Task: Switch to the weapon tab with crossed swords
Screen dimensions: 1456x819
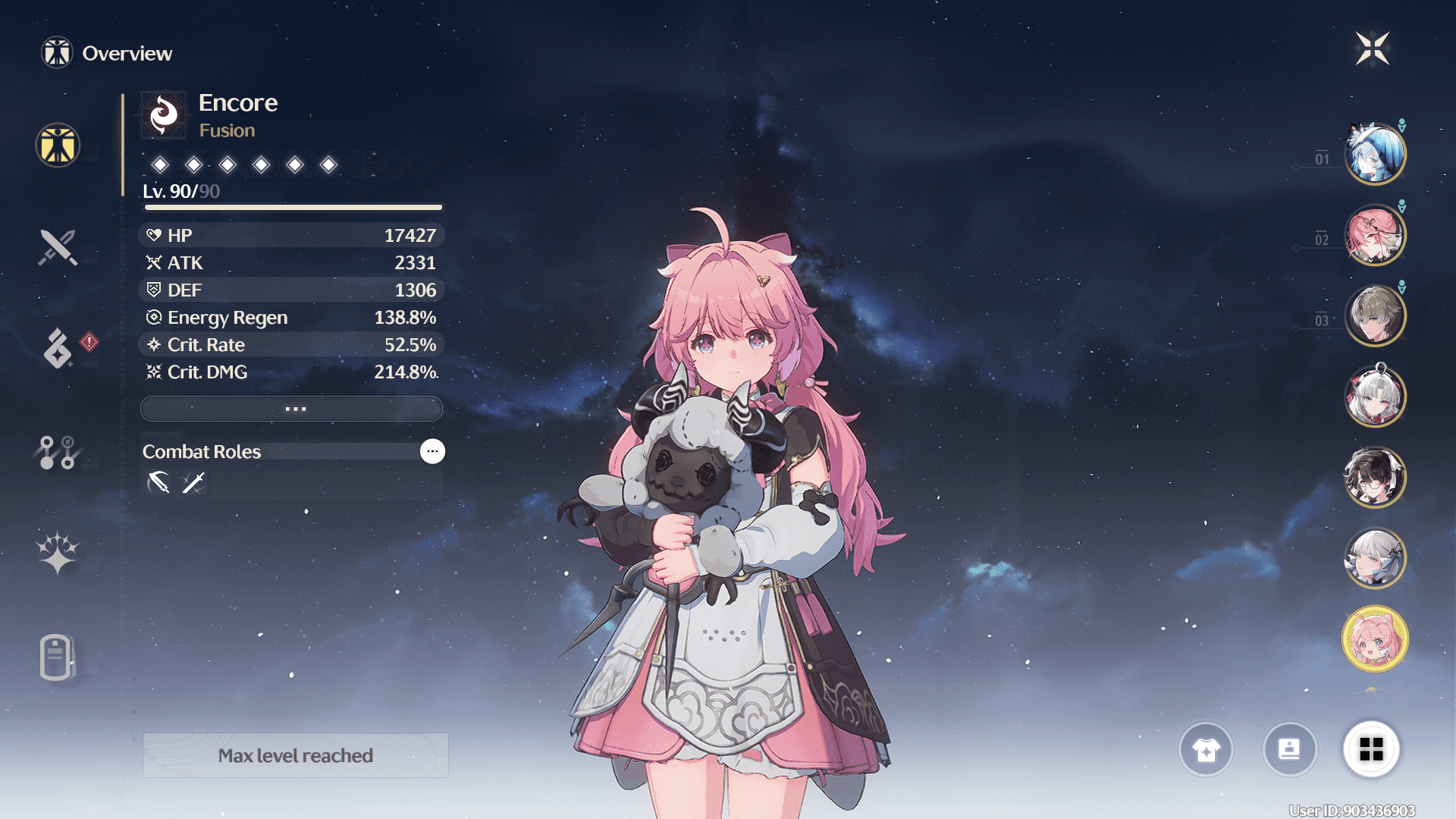Action: click(x=58, y=247)
